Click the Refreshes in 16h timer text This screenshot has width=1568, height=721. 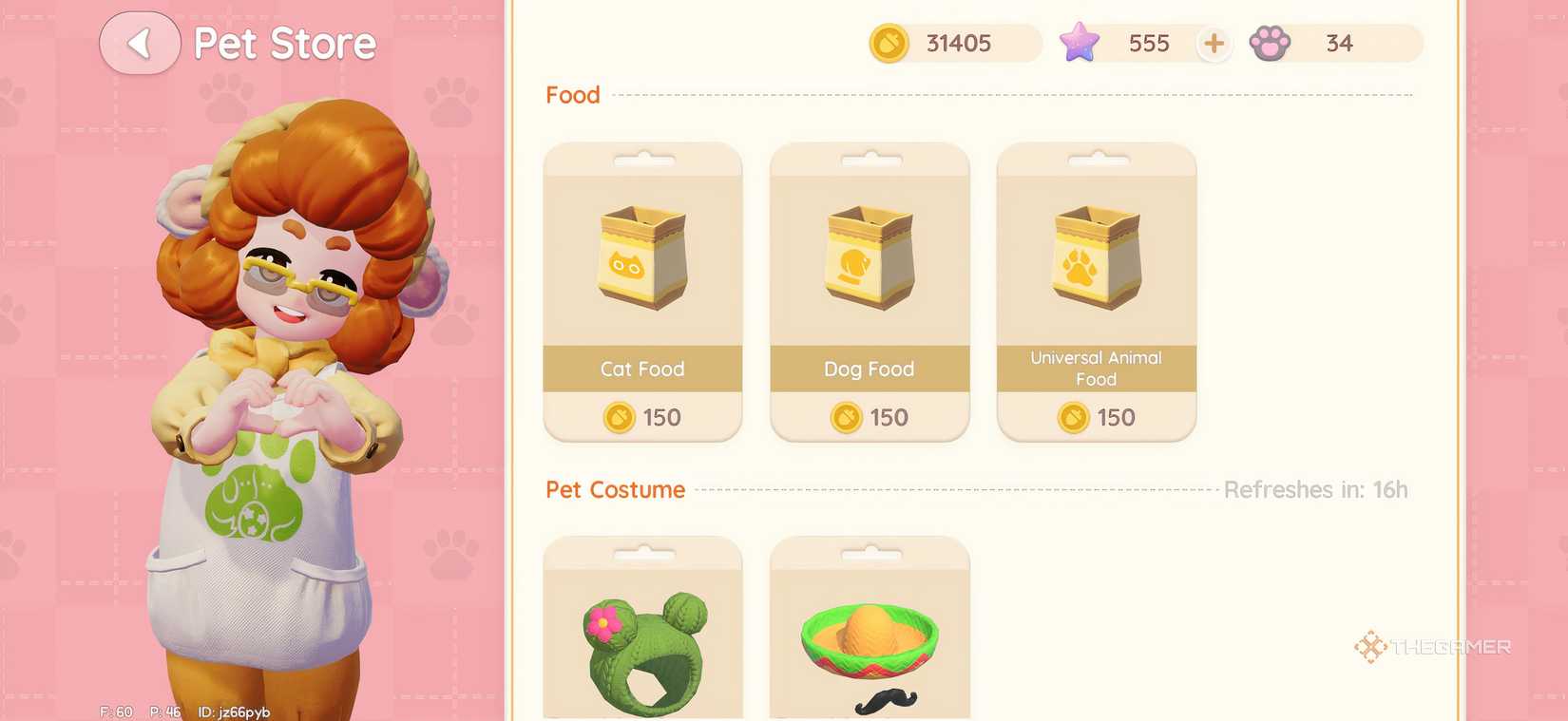(x=1315, y=489)
